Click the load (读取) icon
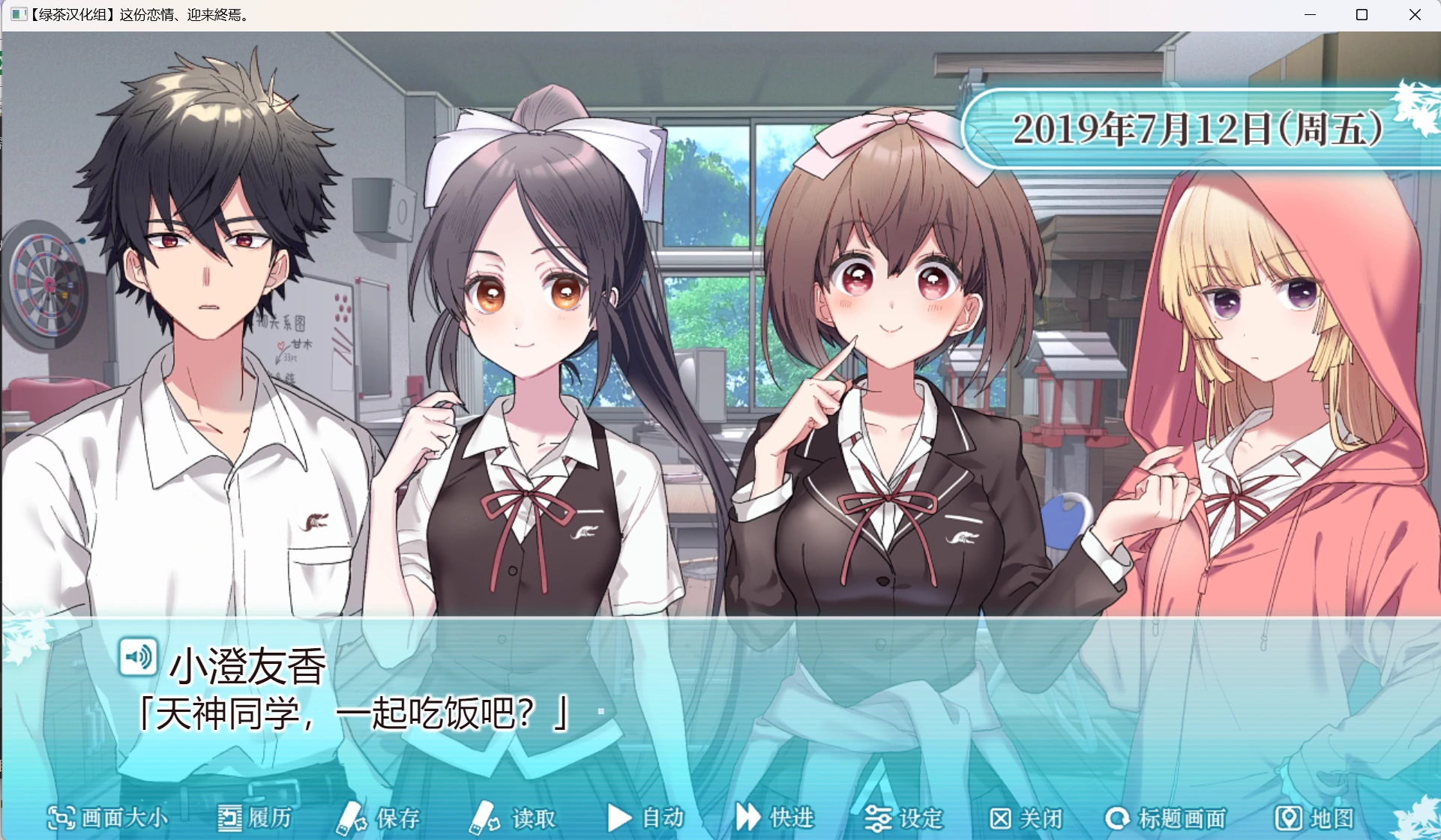Screen dimensions: 1441x840 click(x=484, y=819)
